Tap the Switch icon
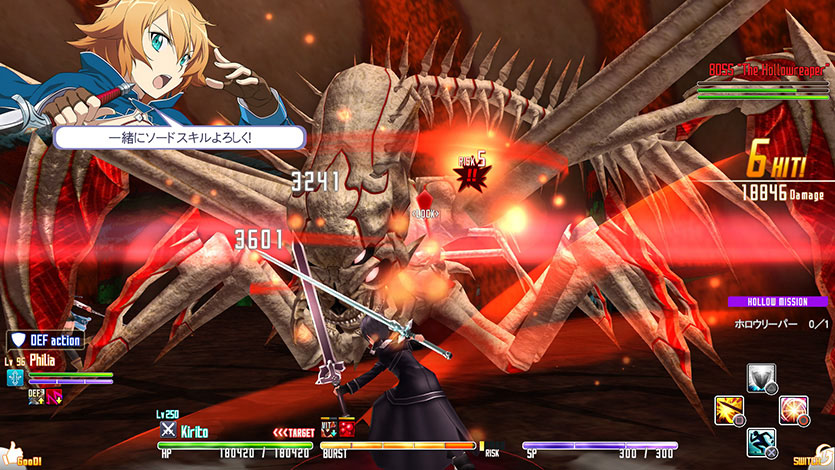Screen dimensions: 835x470 812,458
